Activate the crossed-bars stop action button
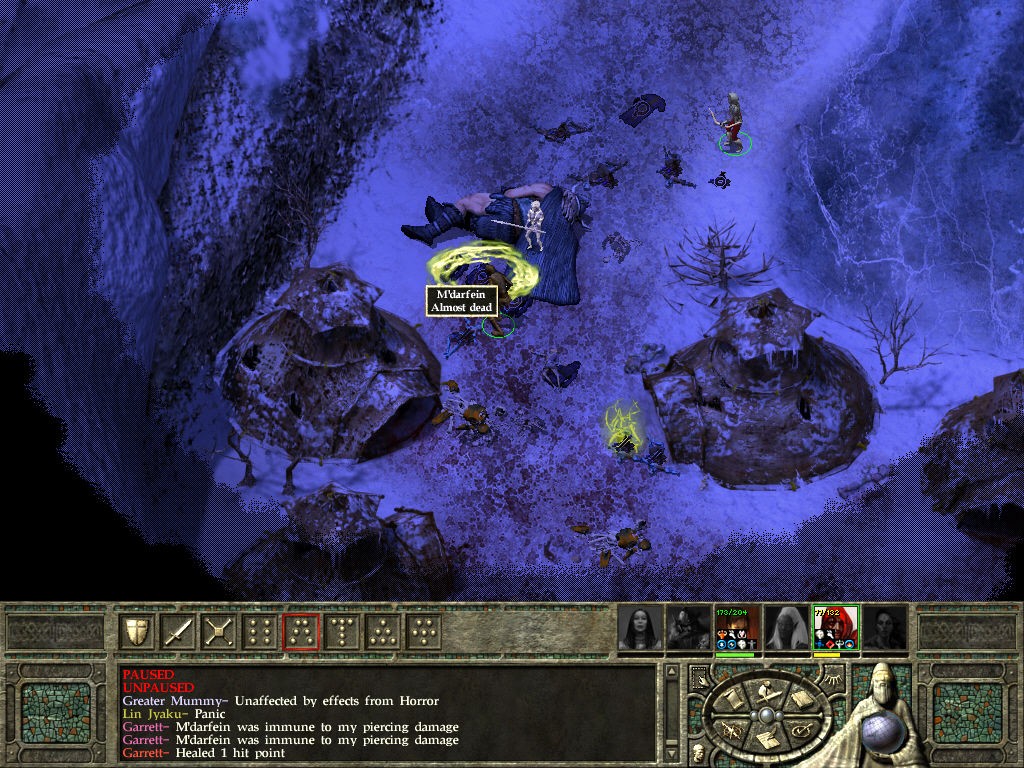The width and height of the screenshot is (1024, 768). 219,631
